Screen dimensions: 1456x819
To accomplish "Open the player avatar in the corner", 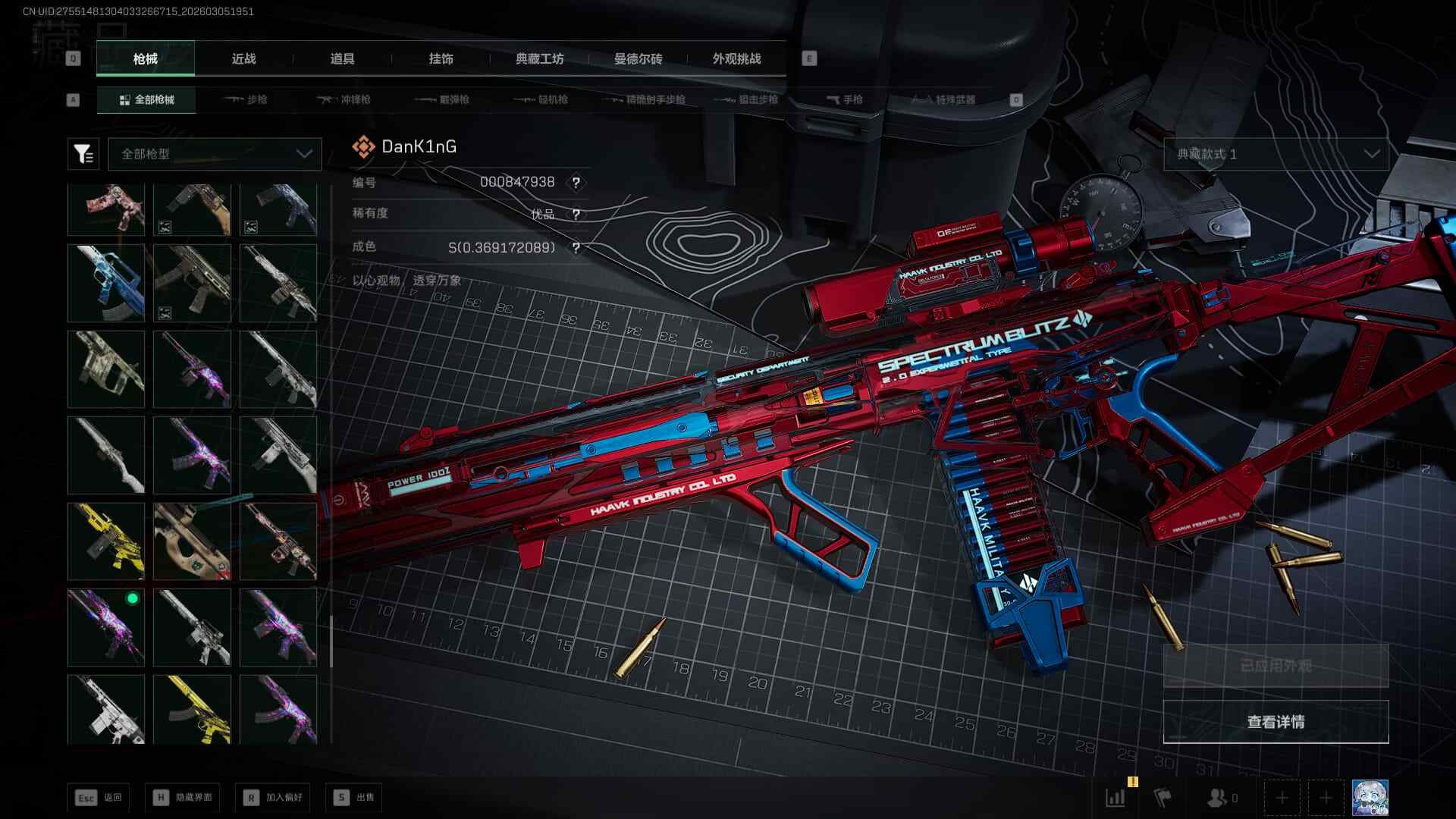I will pos(1370,798).
